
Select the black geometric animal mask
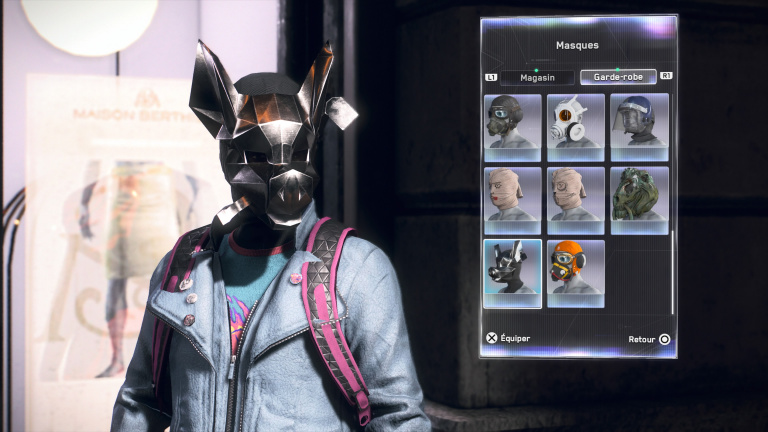point(513,273)
